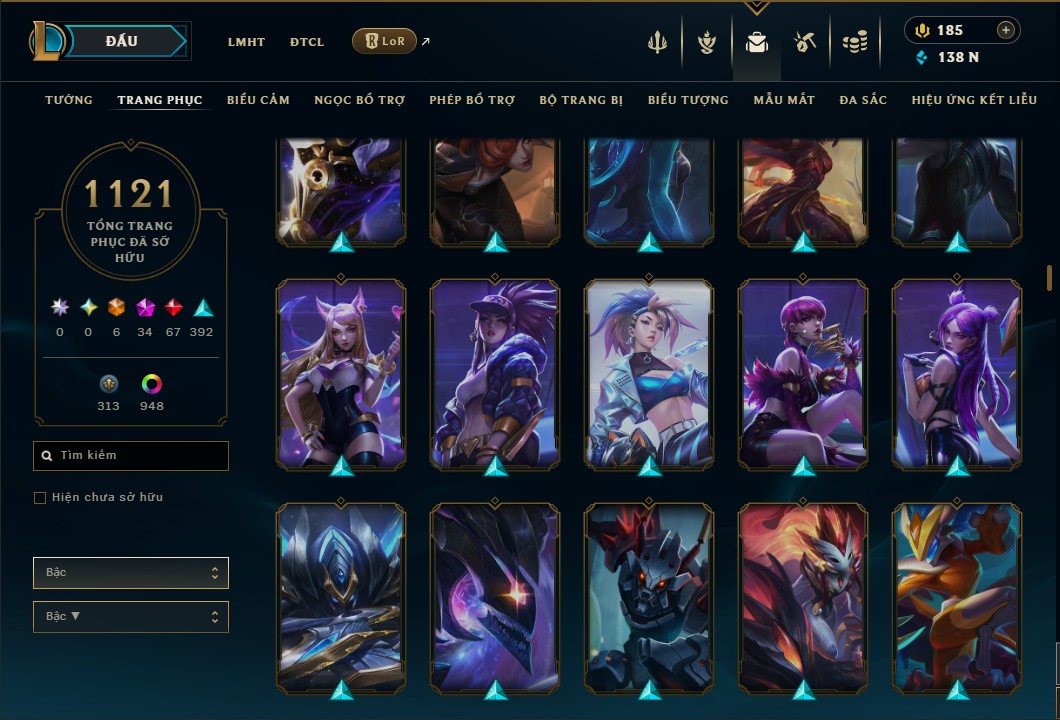Switch to the MẪU MẮT tab

click(784, 100)
